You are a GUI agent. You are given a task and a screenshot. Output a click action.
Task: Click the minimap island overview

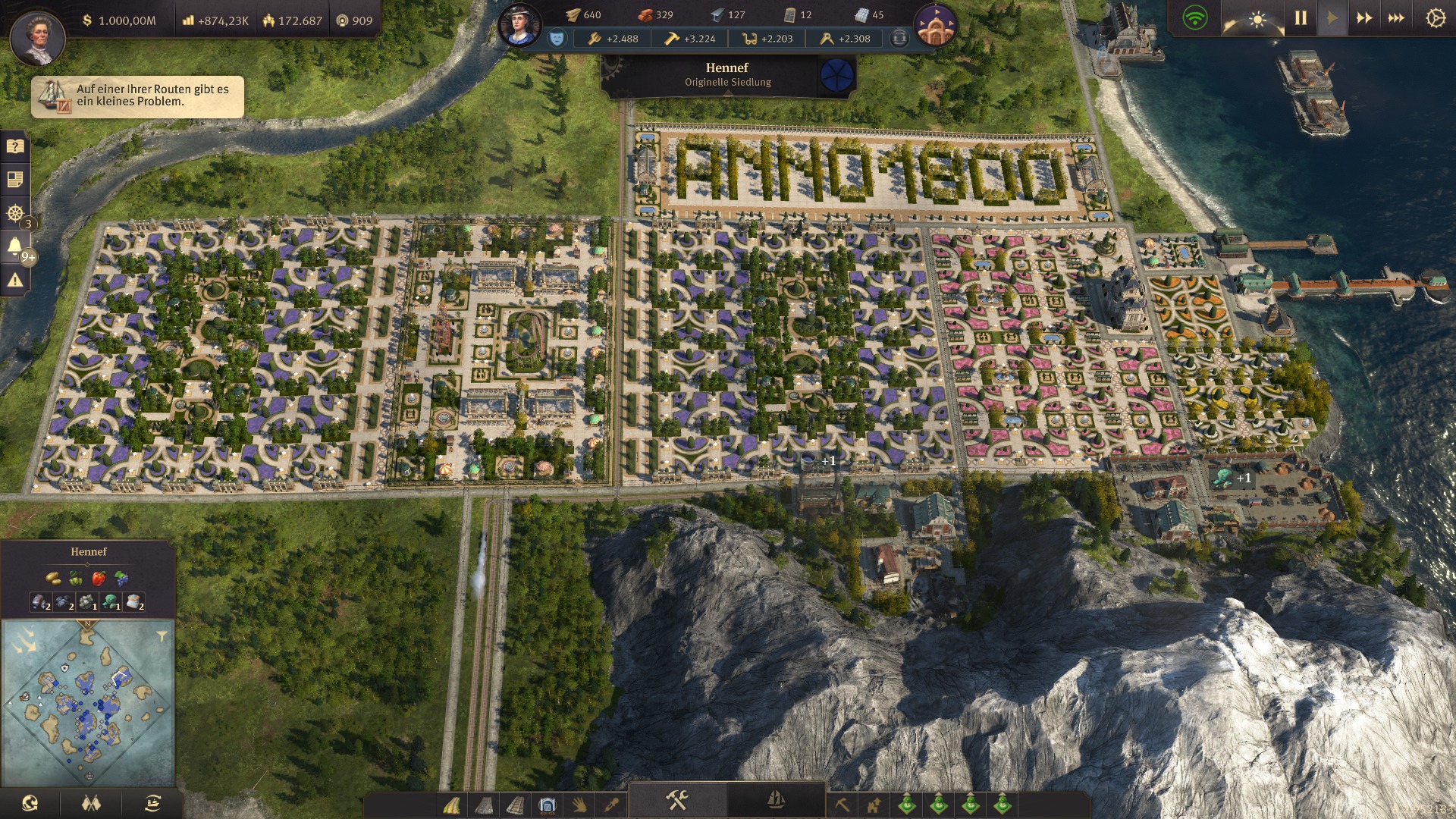(88, 703)
